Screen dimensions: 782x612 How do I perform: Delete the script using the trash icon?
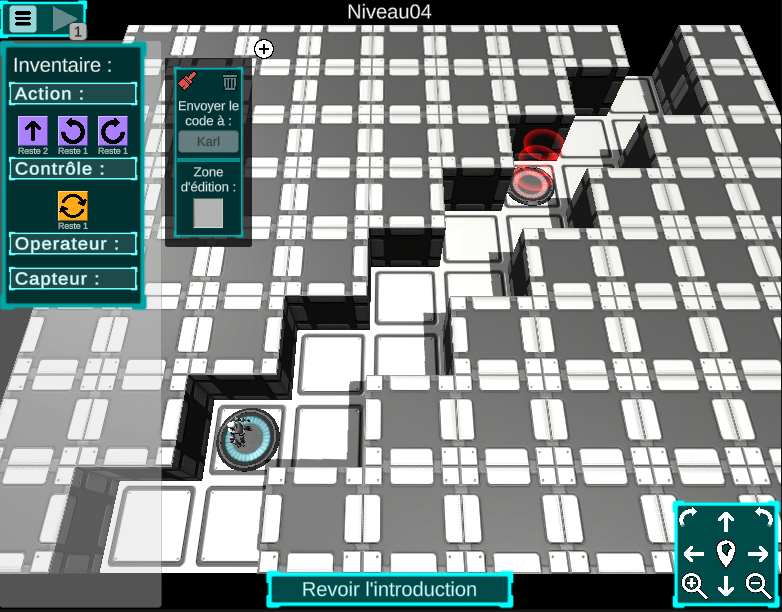(230, 81)
